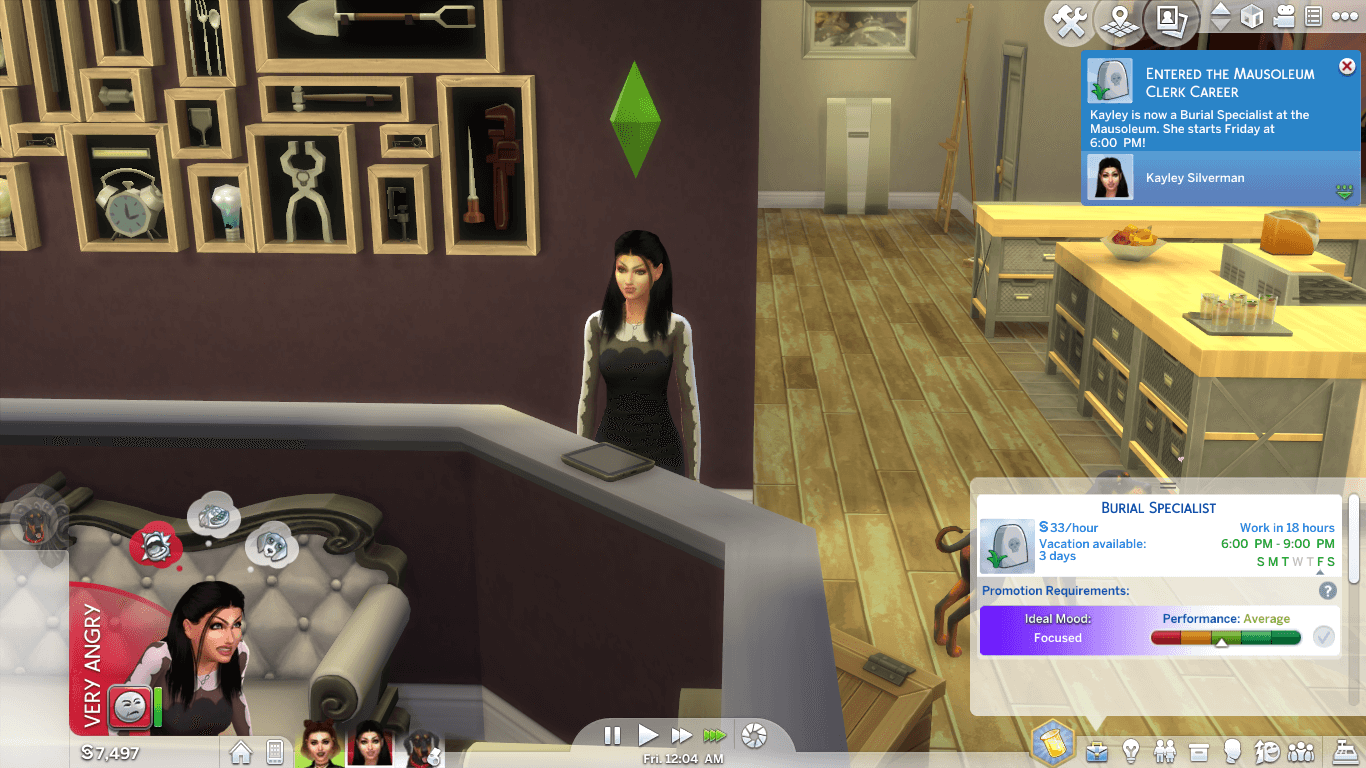1366x768 pixels.
Task: Open Build Mode with the tools icon
Action: click(x=1070, y=21)
